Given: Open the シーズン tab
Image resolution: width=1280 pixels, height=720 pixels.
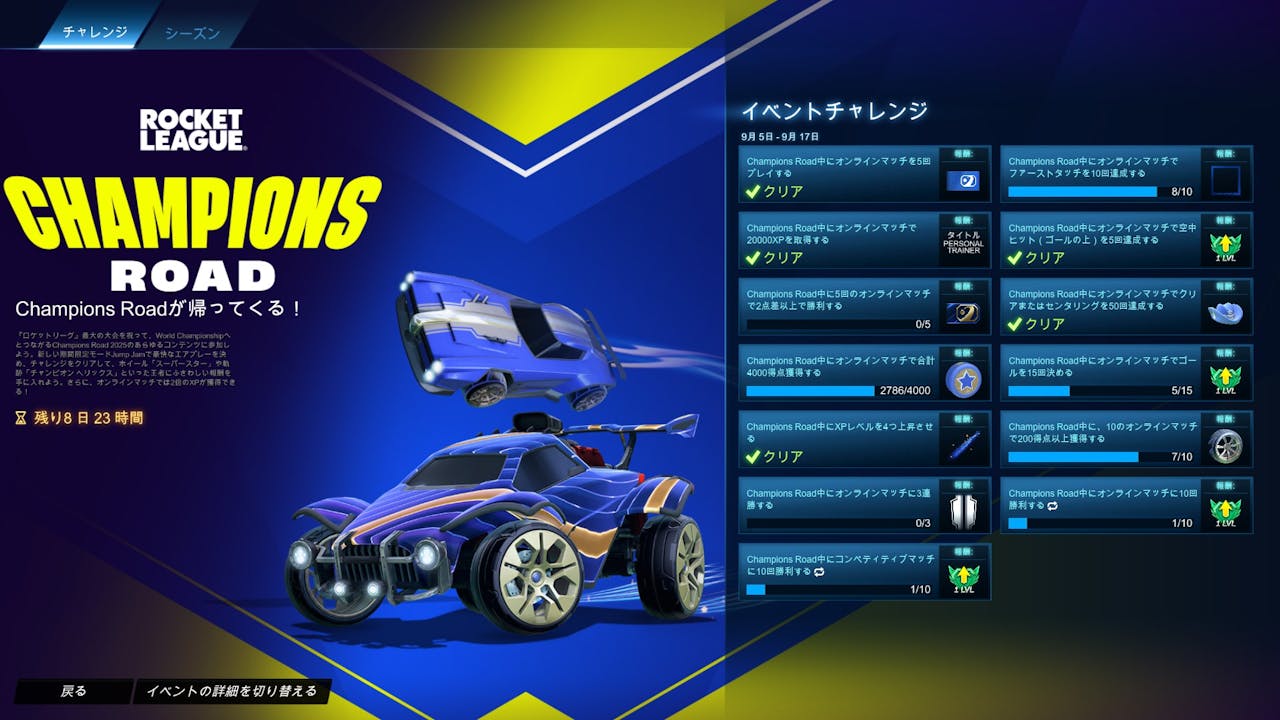Looking at the screenshot, I should point(192,32).
